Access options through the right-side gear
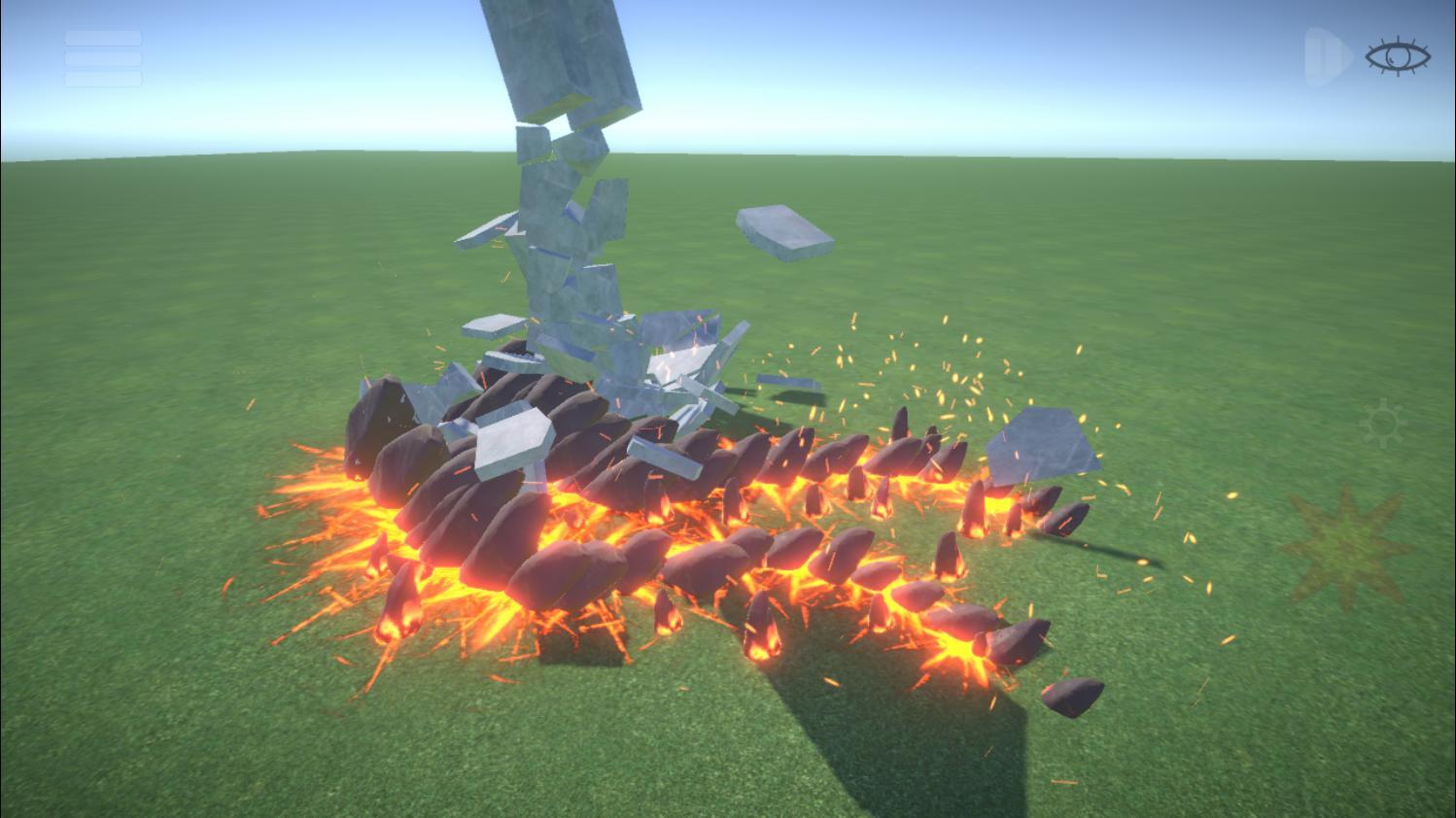The image size is (1456, 818). [x=1384, y=424]
